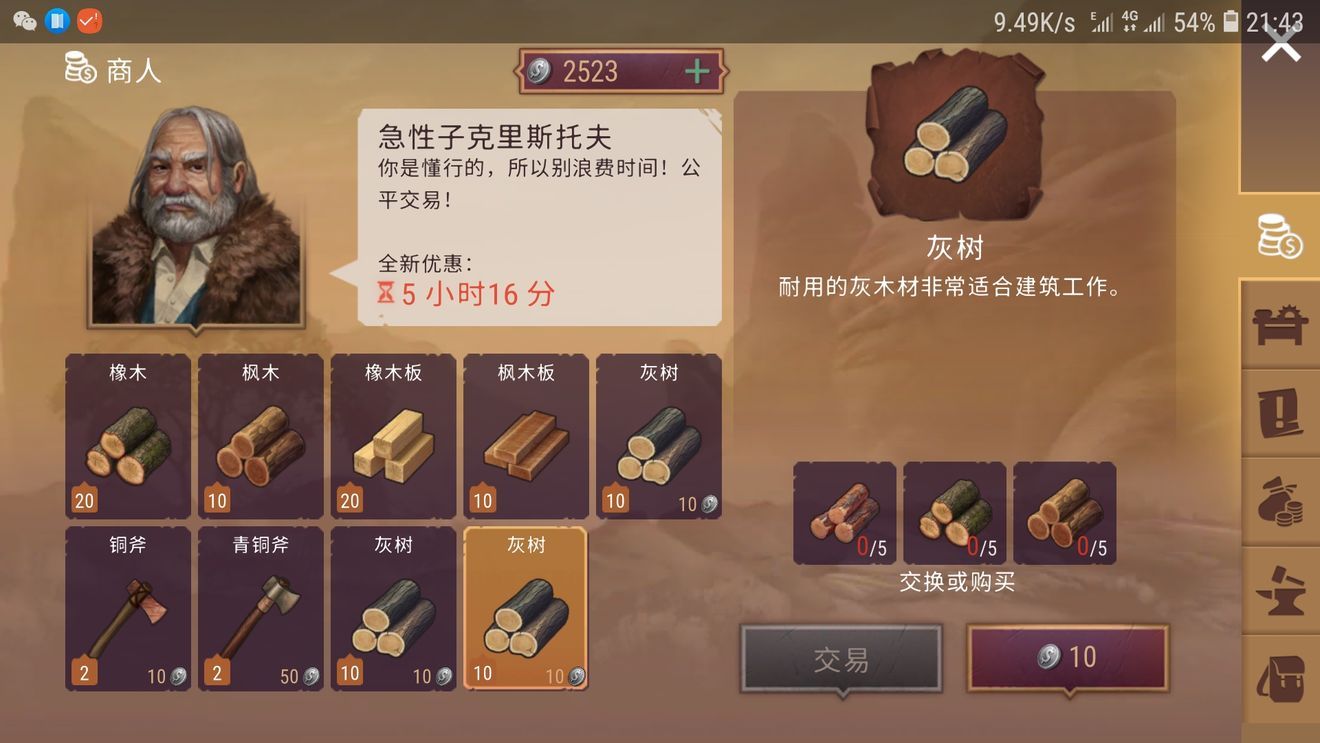Open the backpack inventory panel
1320x743 pixels.
[x=1281, y=678]
